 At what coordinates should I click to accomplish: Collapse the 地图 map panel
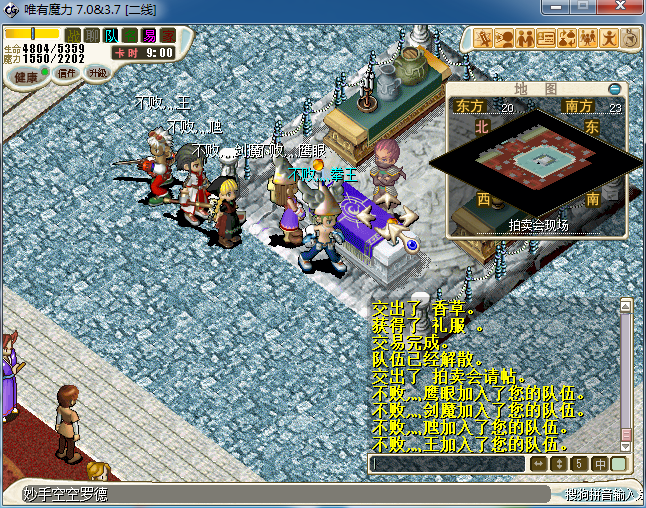[616, 89]
